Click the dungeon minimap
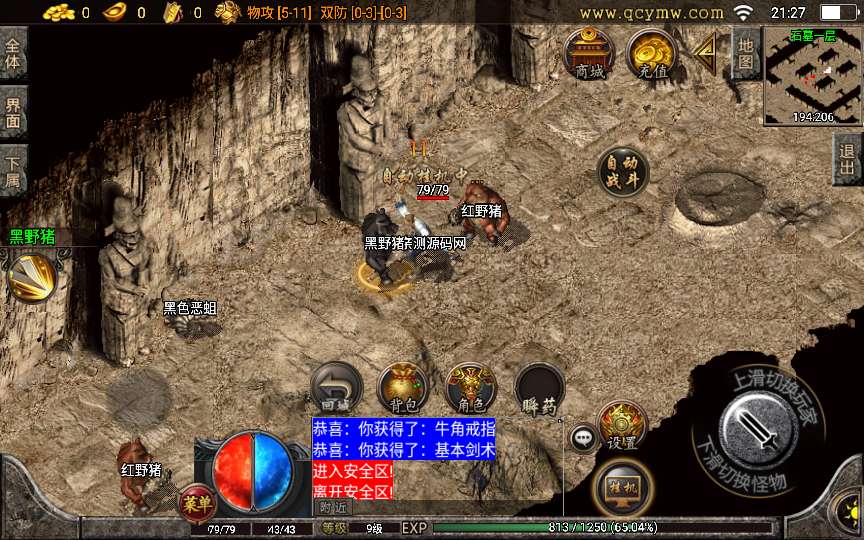The image size is (864, 540). tap(813, 75)
